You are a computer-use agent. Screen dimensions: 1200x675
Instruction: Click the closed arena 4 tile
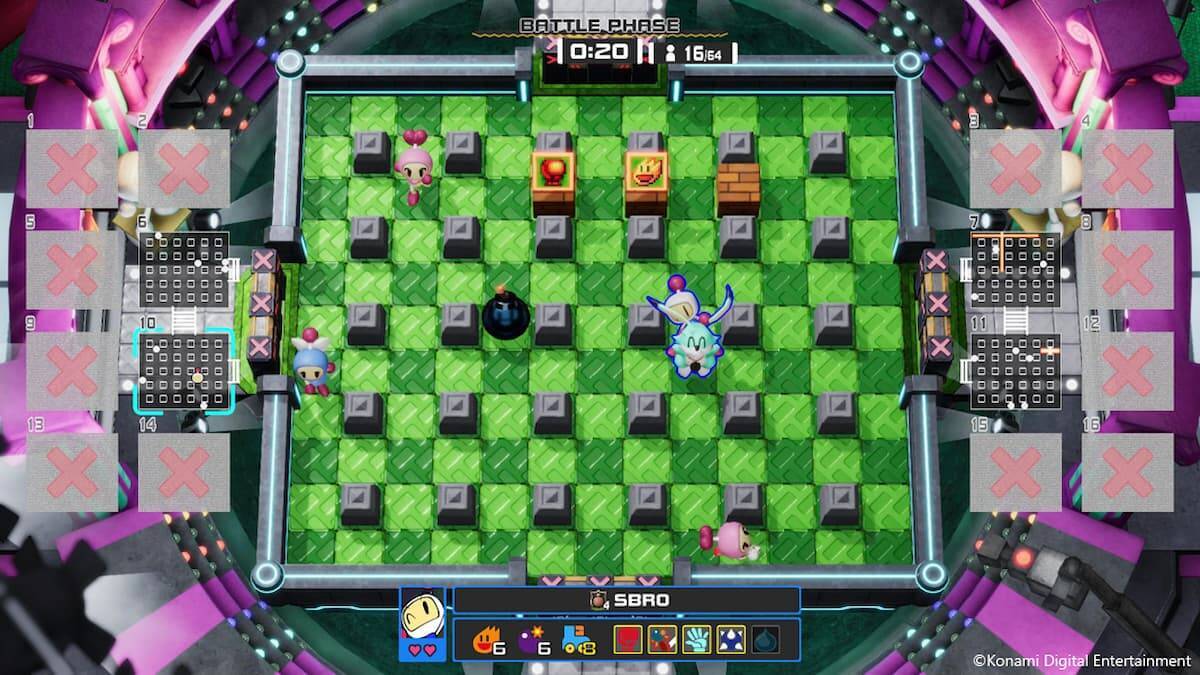tap(1128, 168)
